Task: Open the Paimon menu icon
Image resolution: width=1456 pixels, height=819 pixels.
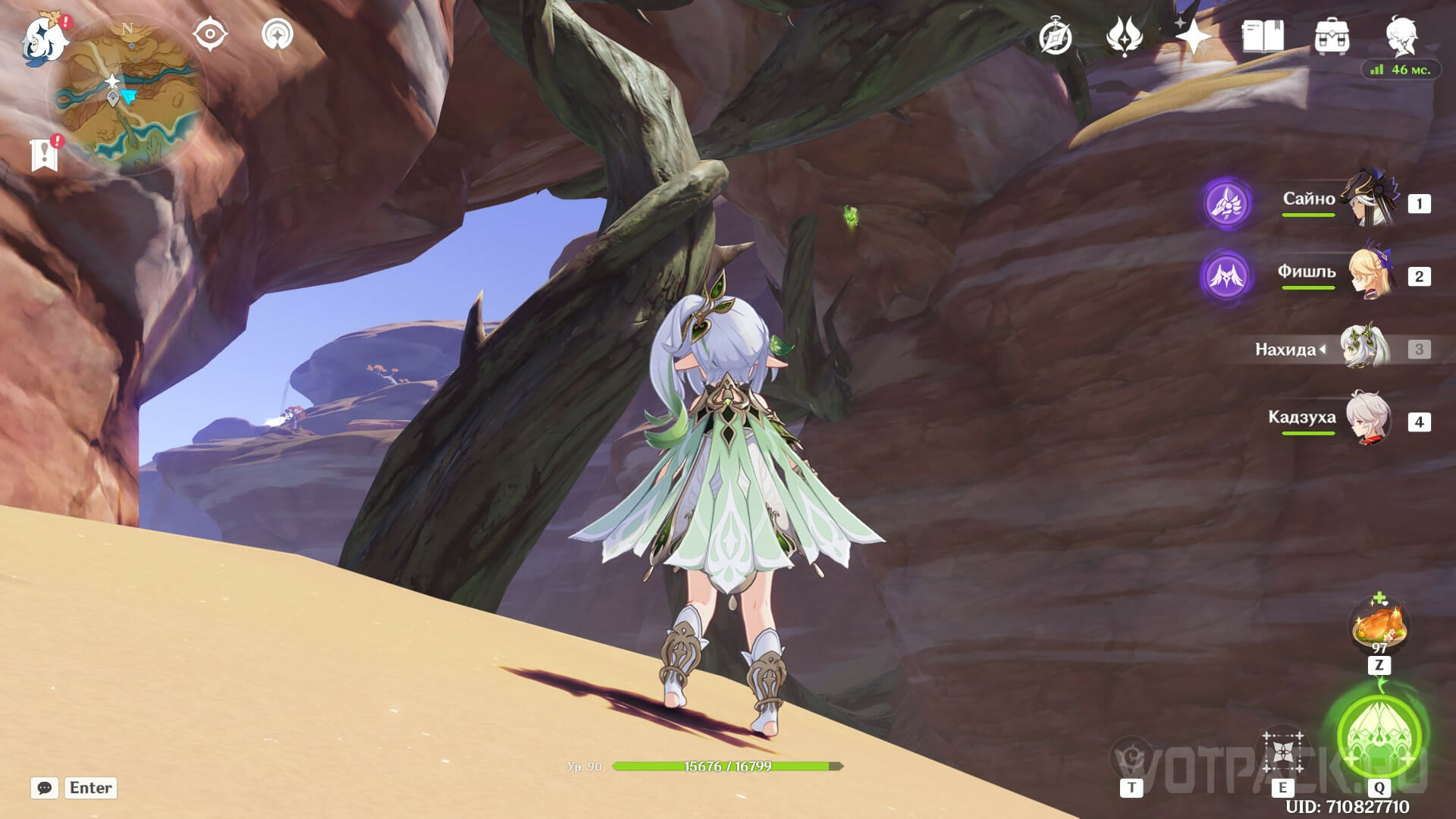Action: pyautogui.click(x=43, y=39)
